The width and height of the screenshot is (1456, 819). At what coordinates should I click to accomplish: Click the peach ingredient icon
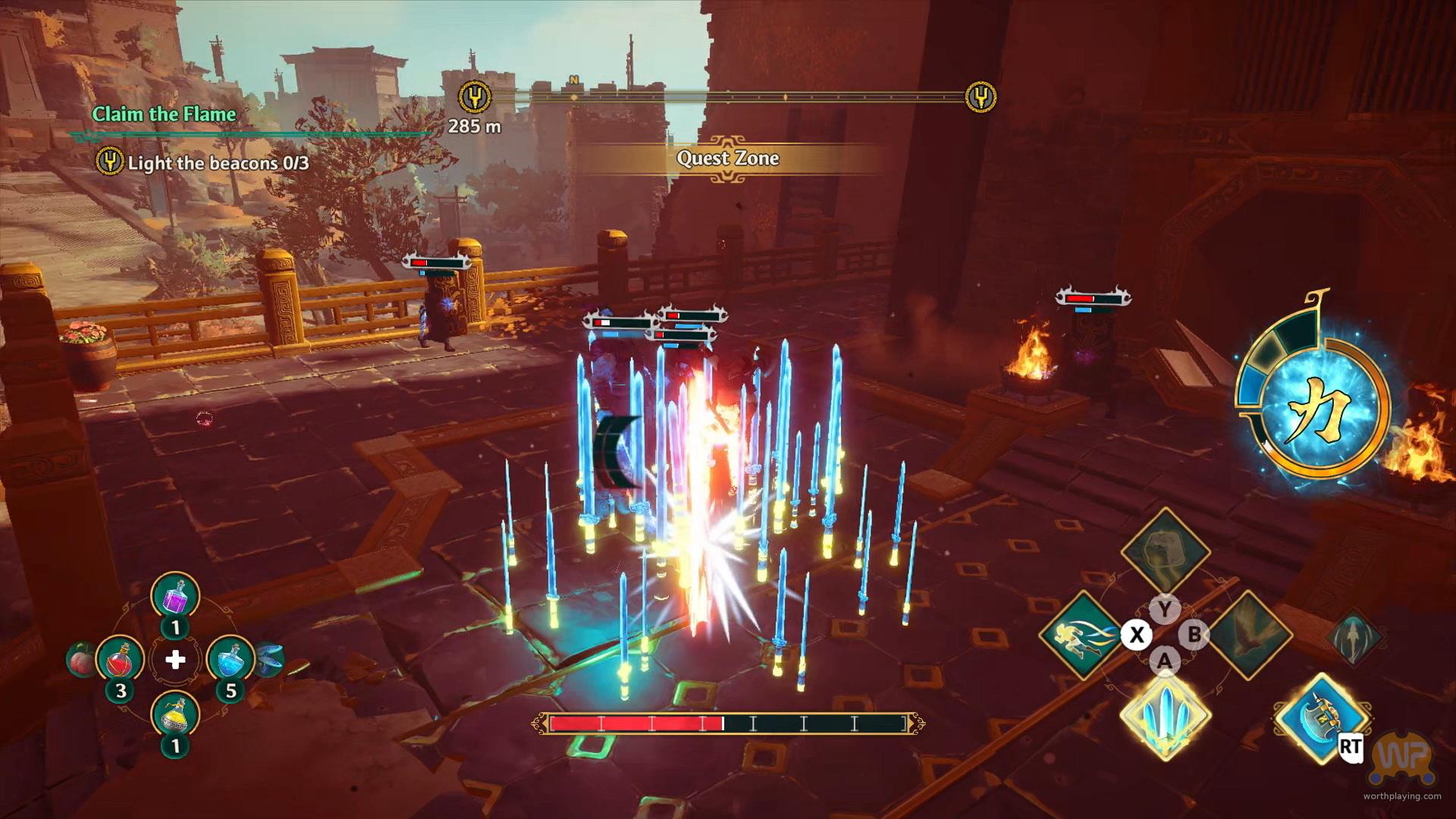coord(79,660)
